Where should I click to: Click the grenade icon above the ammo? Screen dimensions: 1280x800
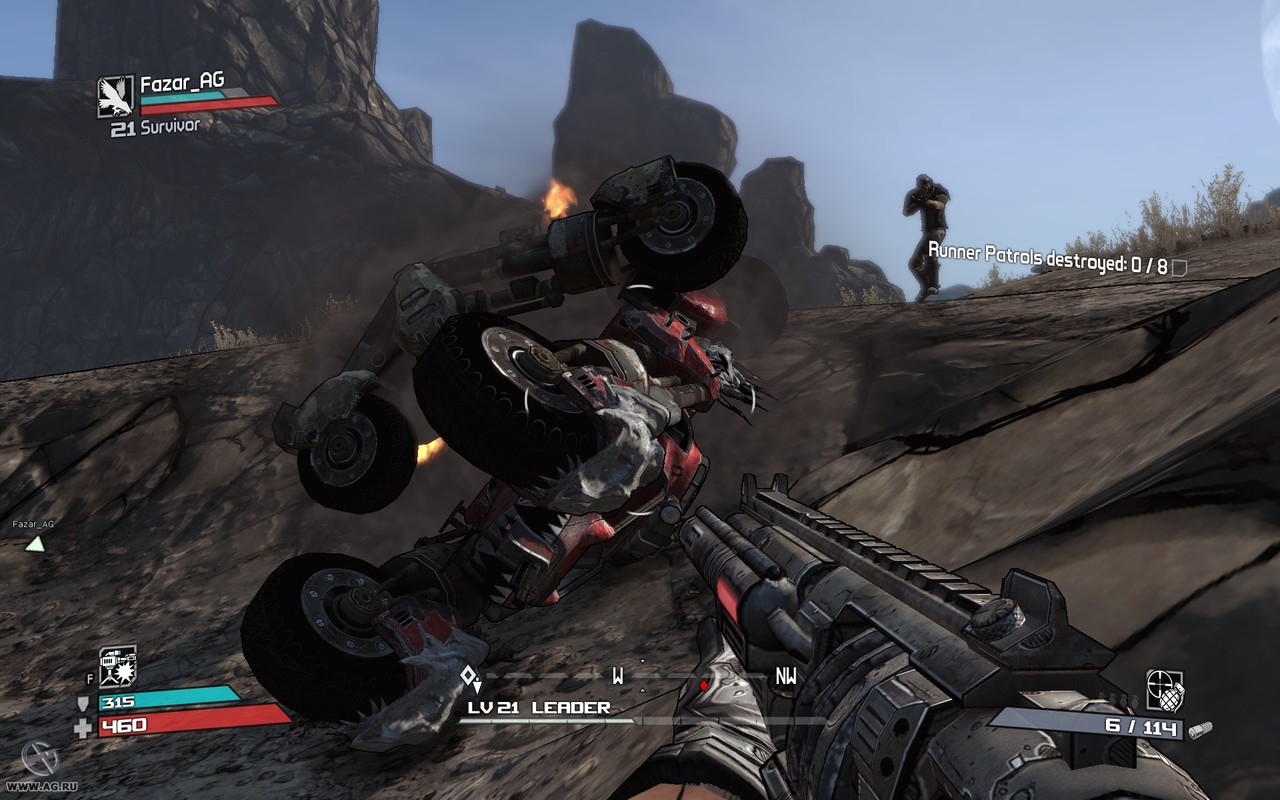[1165, 690]
